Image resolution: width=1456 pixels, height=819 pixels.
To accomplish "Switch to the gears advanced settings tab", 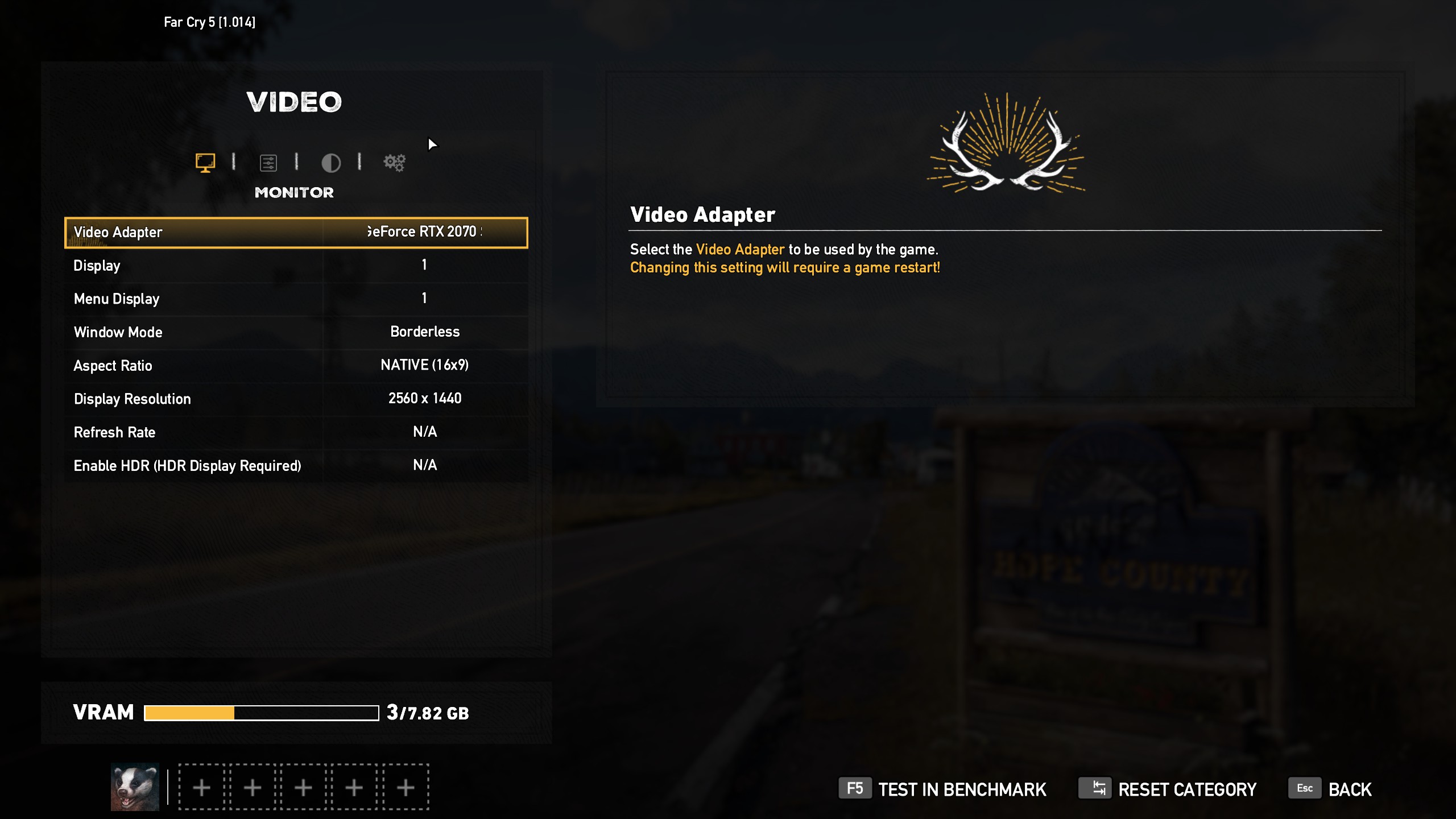I will 394,163.
